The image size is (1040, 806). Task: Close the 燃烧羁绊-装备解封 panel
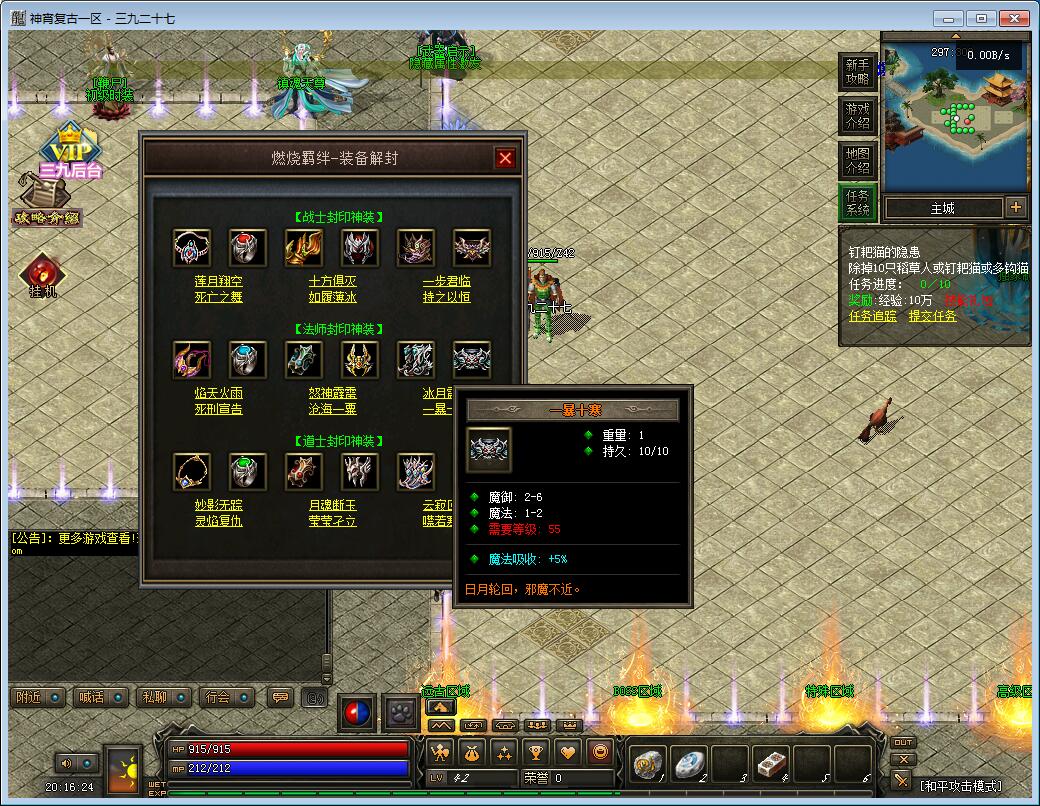point(505,158)
